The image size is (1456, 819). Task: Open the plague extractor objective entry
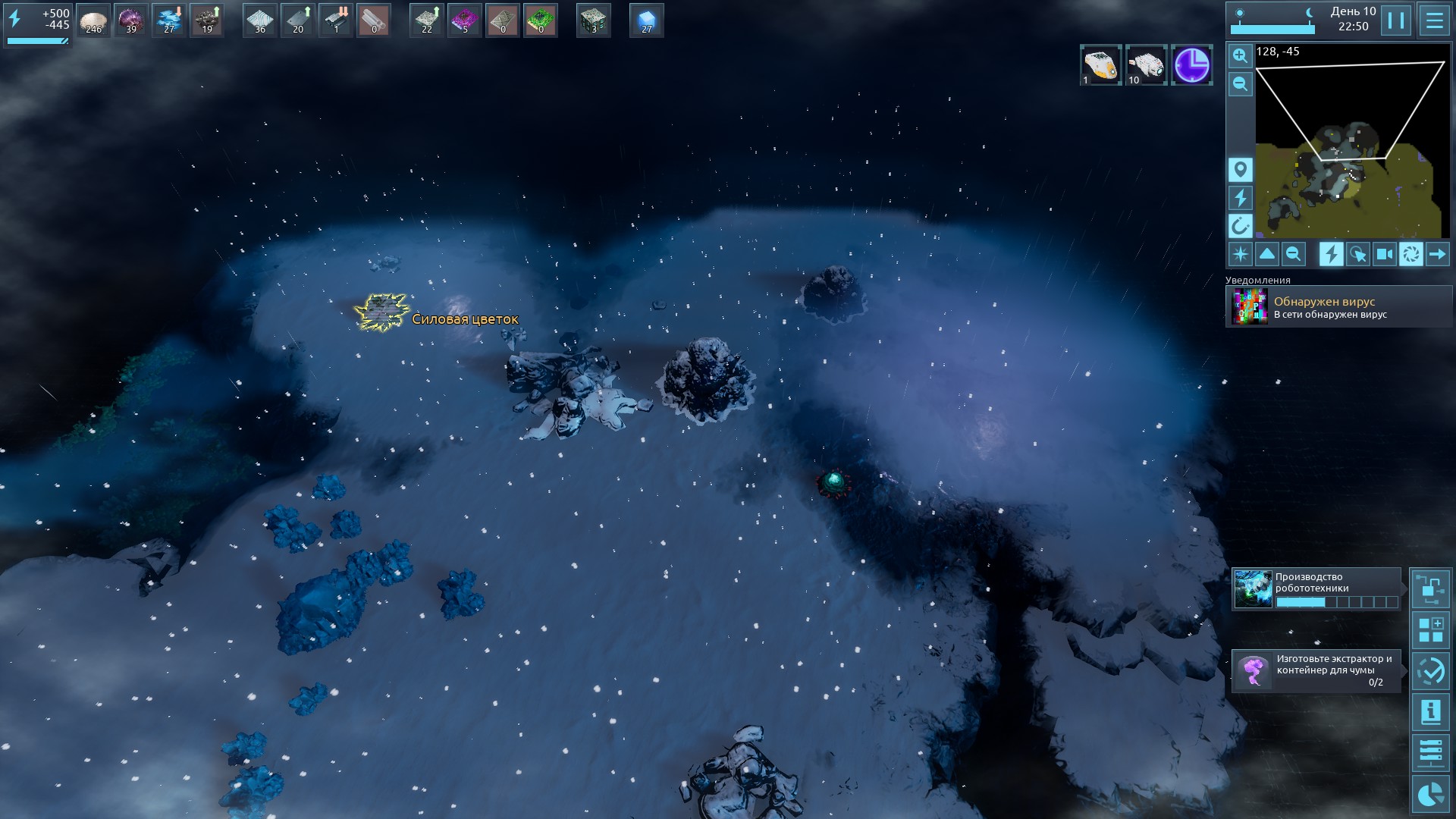[x=1316, y=670]
